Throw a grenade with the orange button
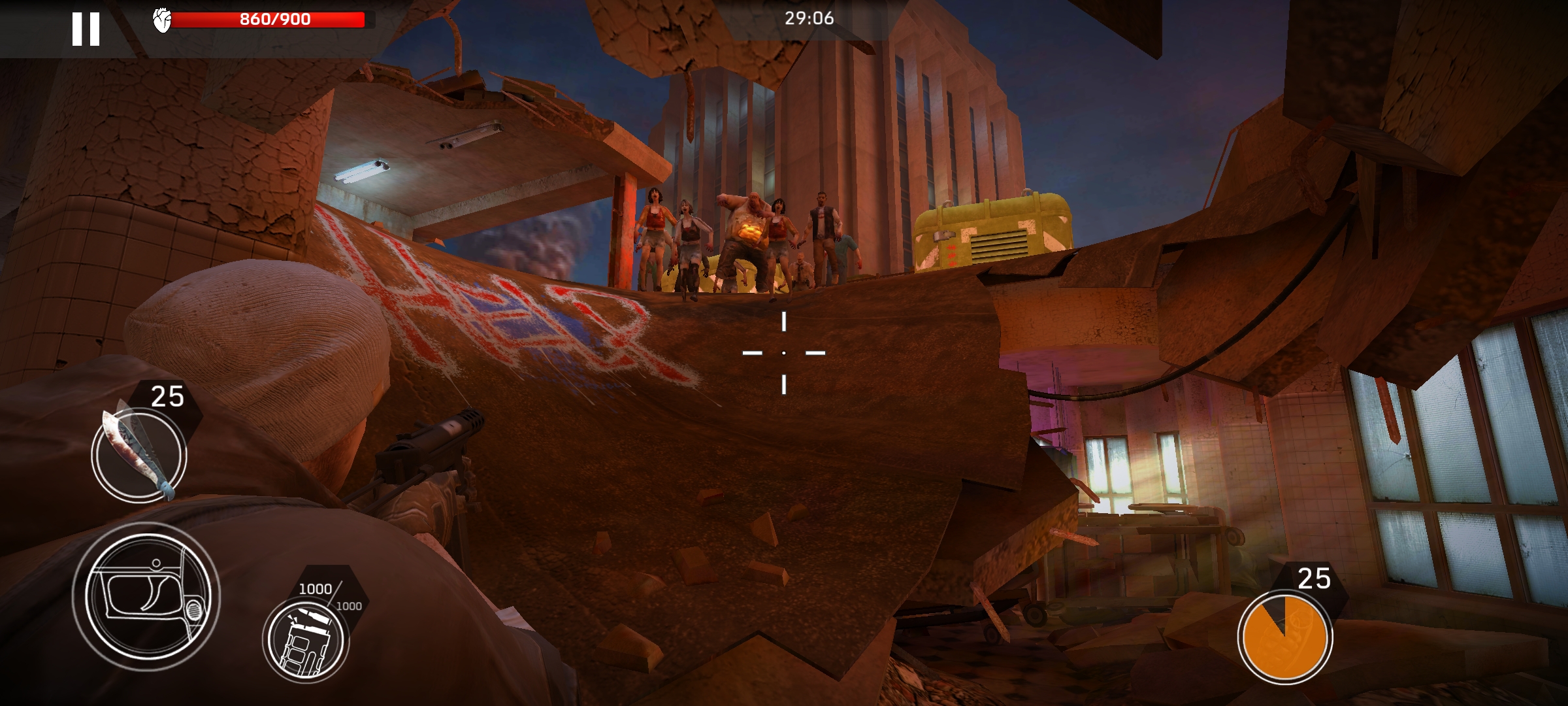The width and height of the screenshot is (1568, 706). (1284, 636)
